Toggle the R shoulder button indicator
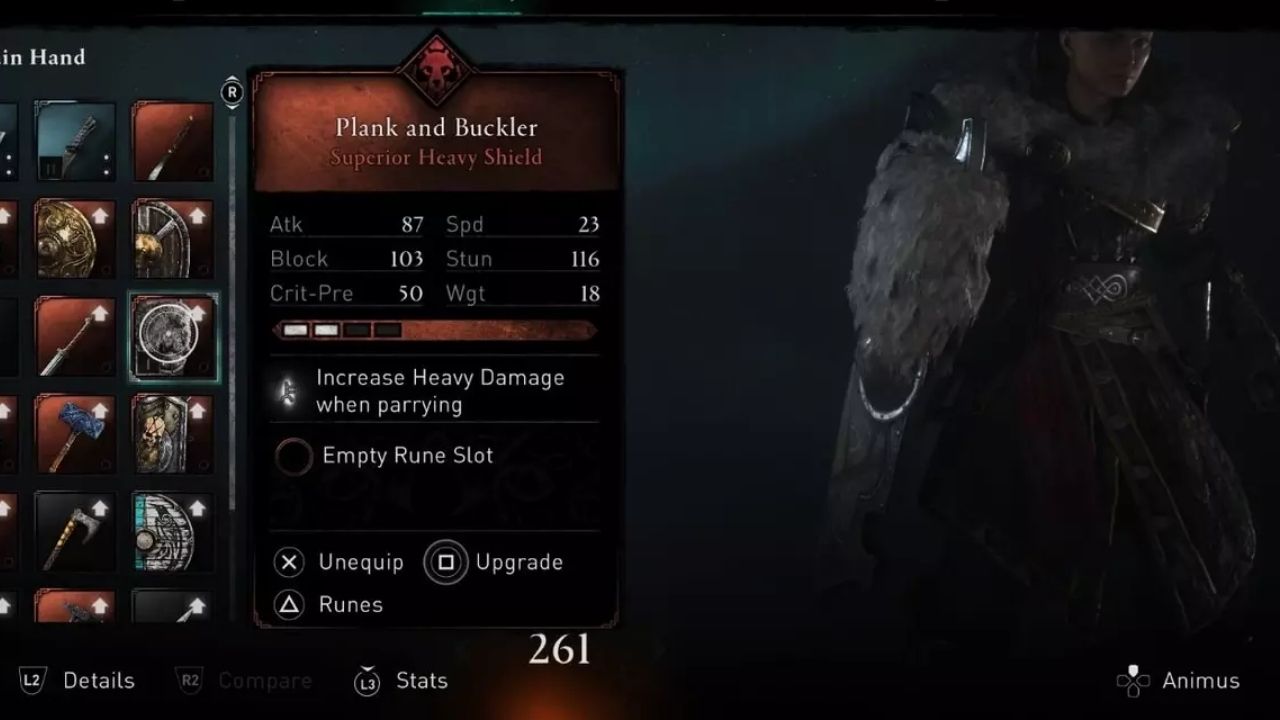 point(233,91)
